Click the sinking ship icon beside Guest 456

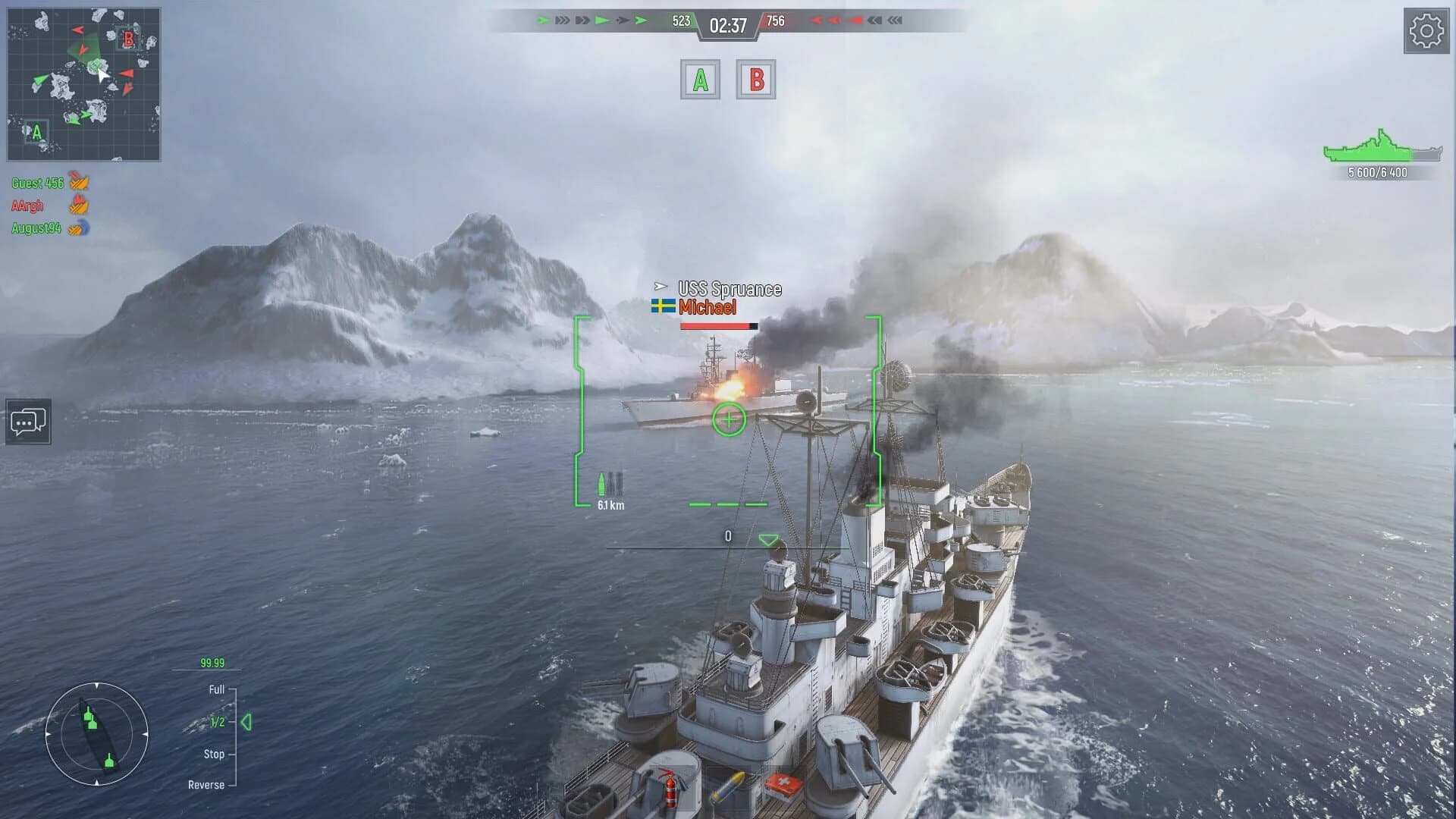tap(77, 182)
